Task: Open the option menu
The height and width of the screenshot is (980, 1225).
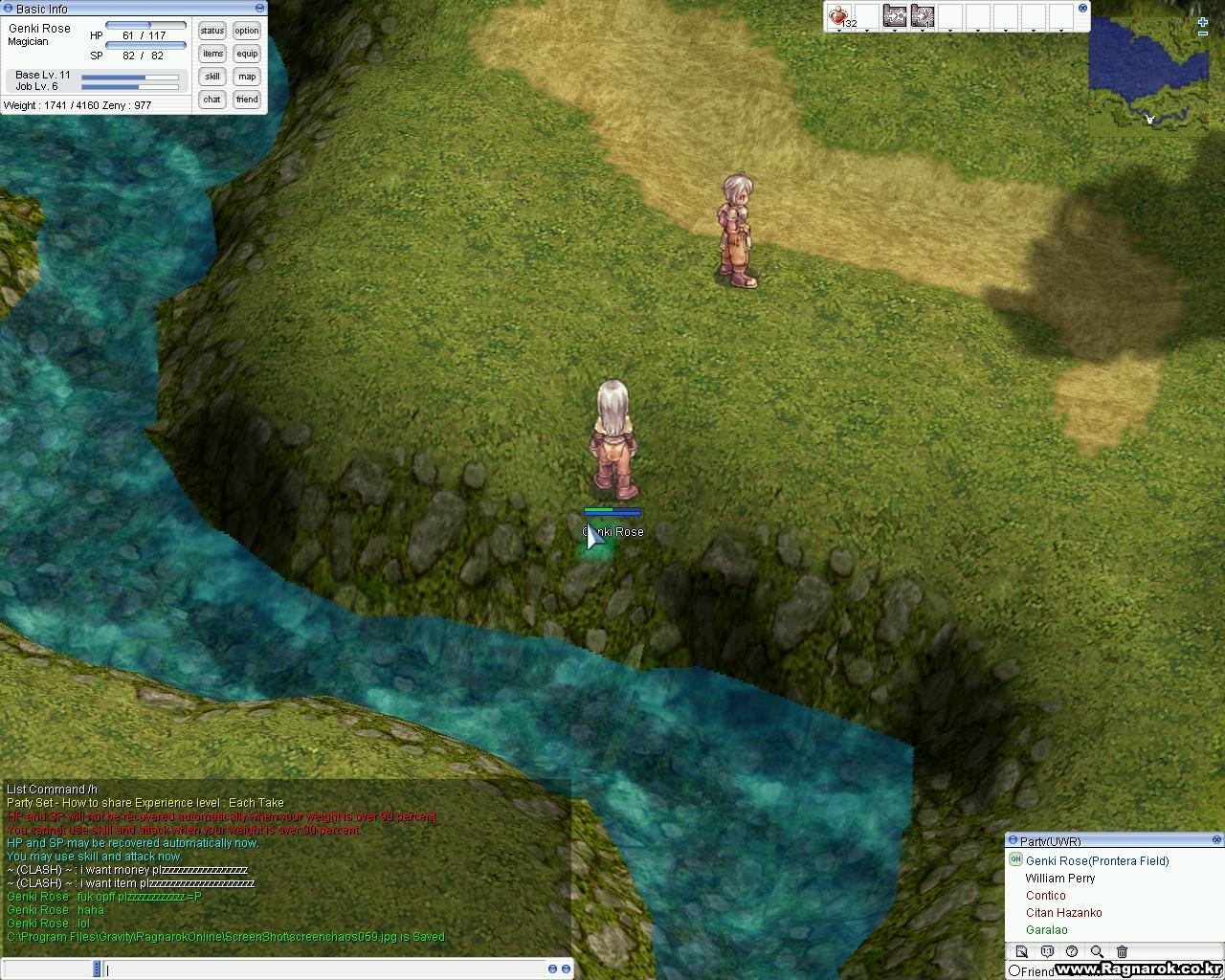Action: [247, 31]
